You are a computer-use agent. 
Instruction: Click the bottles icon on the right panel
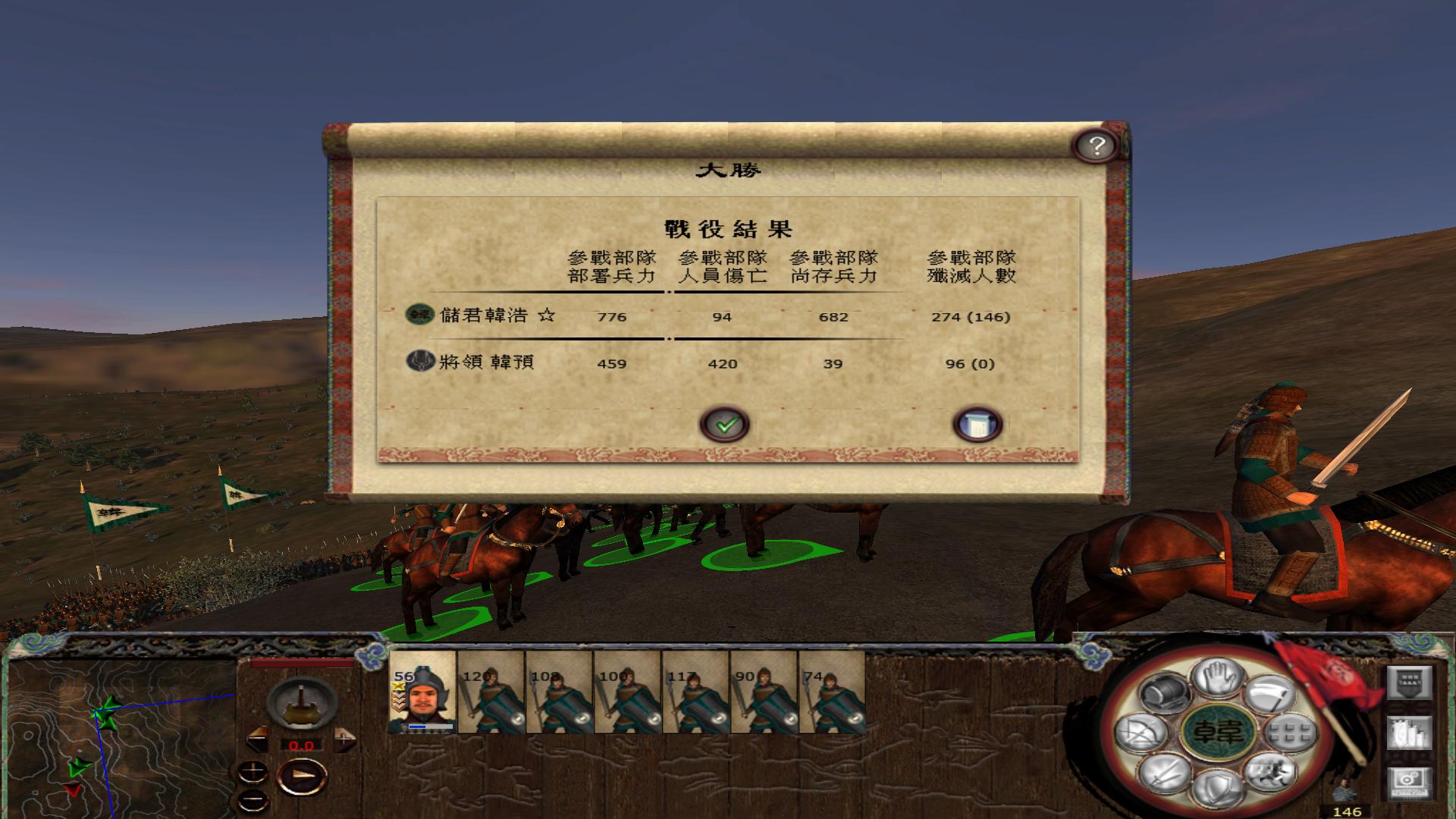click(1410, 732)
